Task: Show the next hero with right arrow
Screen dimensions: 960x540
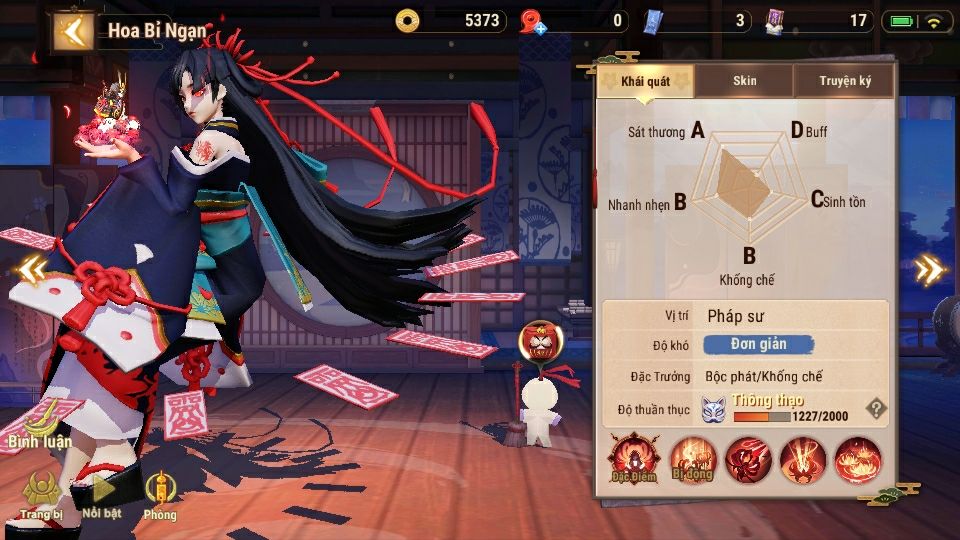Action: (929, 268)
